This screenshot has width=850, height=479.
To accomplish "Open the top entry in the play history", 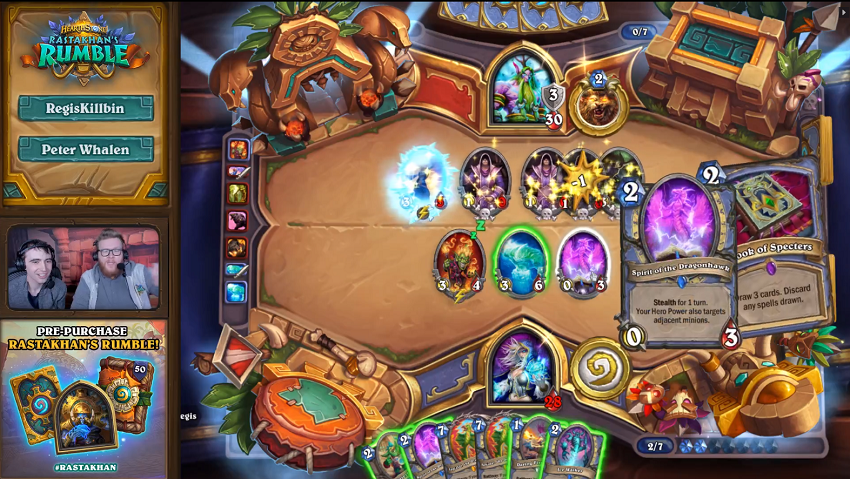I will click(238, 149).
